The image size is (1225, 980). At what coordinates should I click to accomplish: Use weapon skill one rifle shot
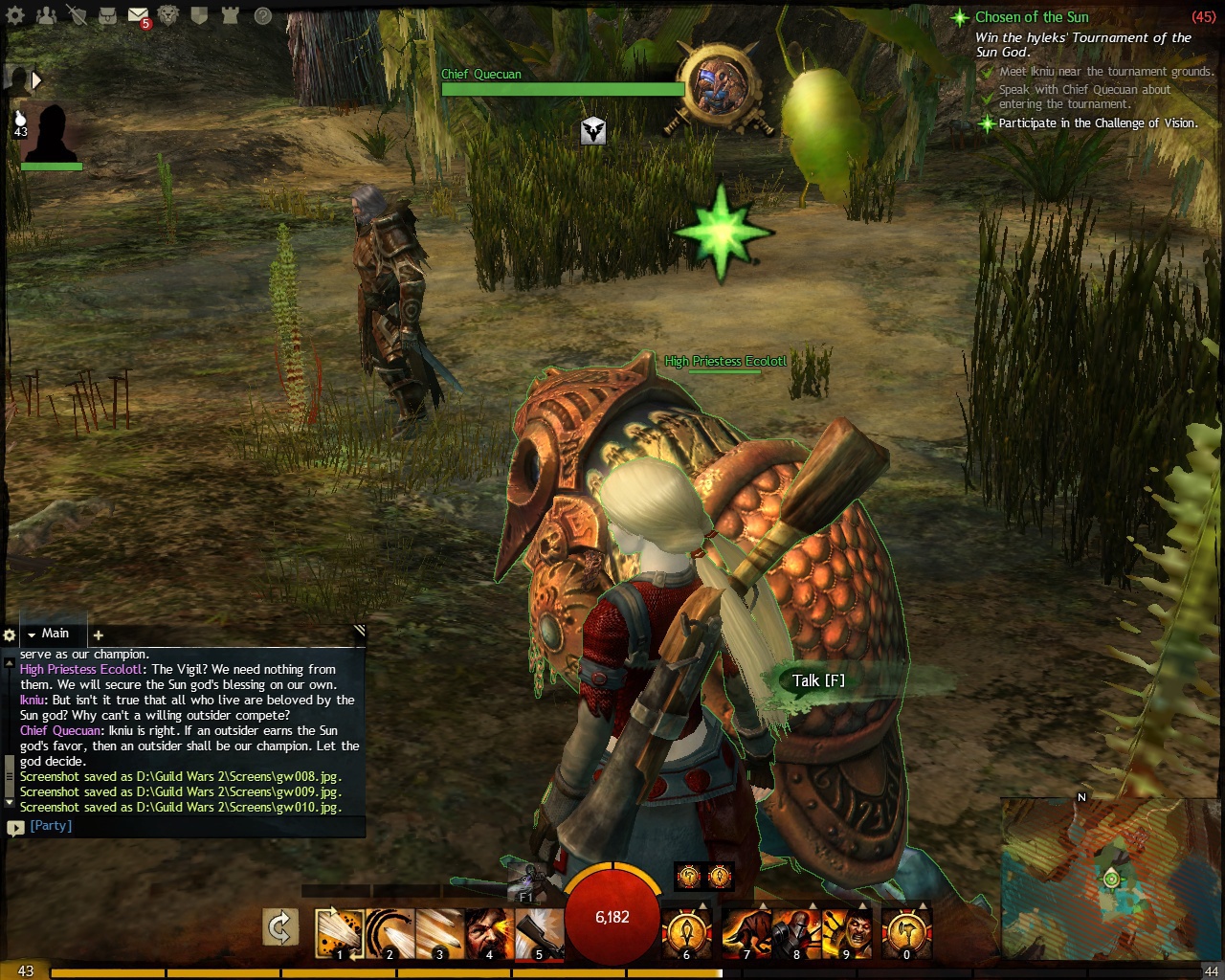coord(339,932)
